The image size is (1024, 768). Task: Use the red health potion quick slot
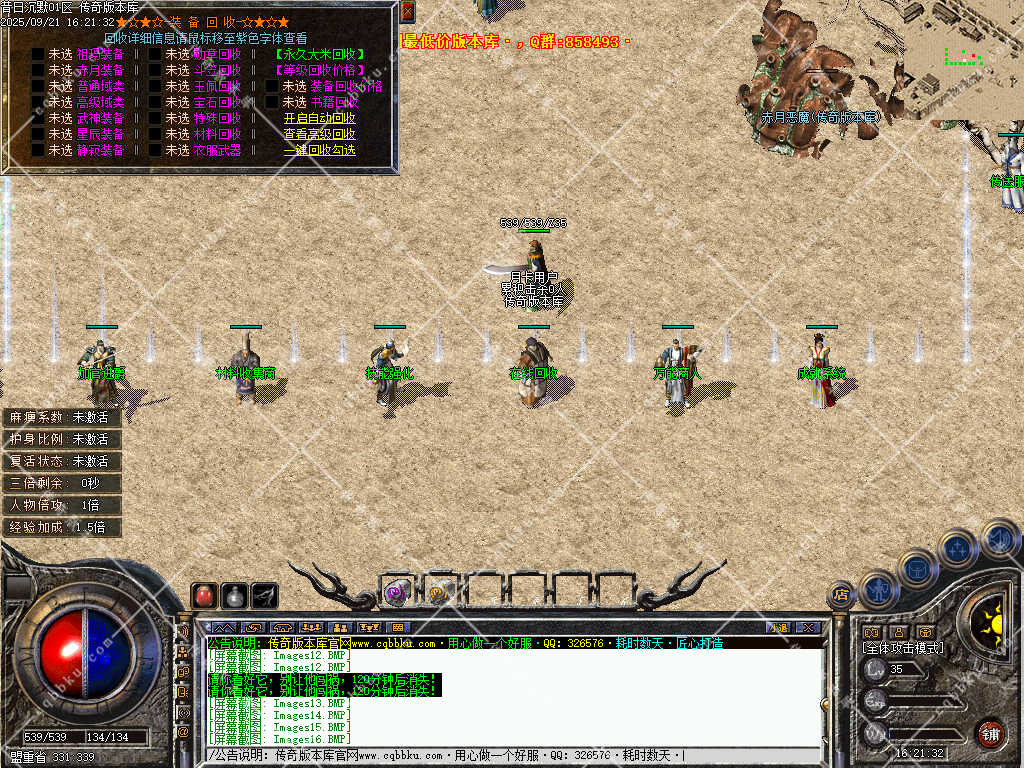click(204, 596)
